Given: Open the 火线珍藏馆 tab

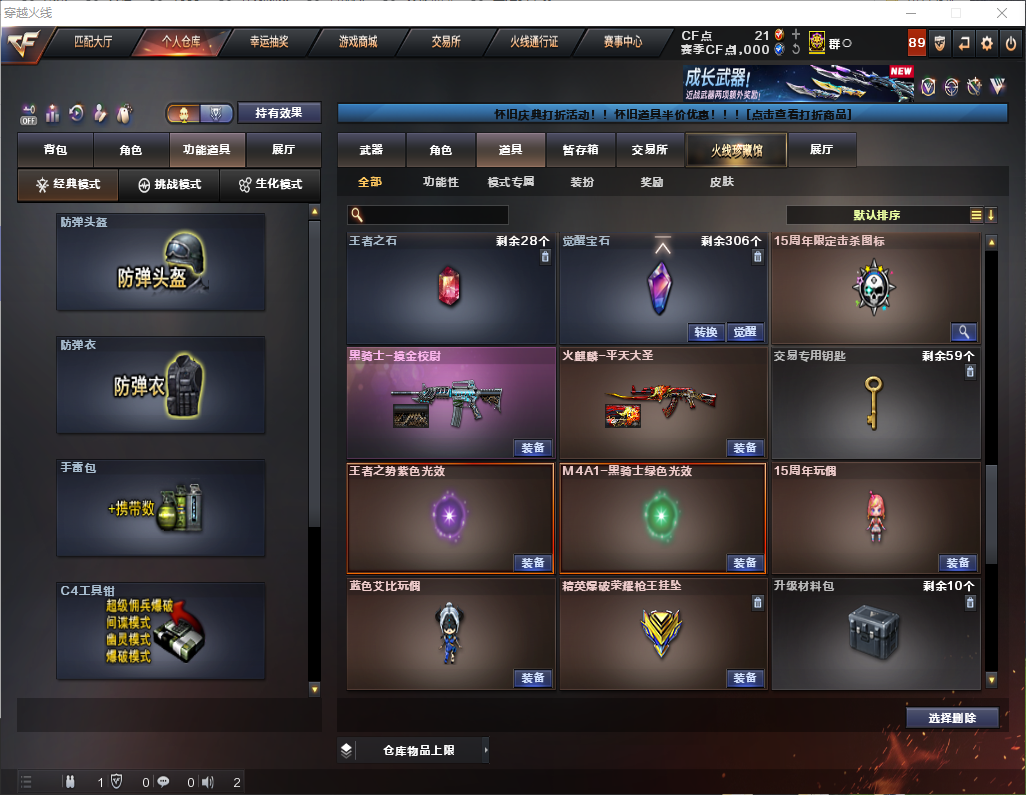Looking at the screenshot, I should click(x=736, y=150).
